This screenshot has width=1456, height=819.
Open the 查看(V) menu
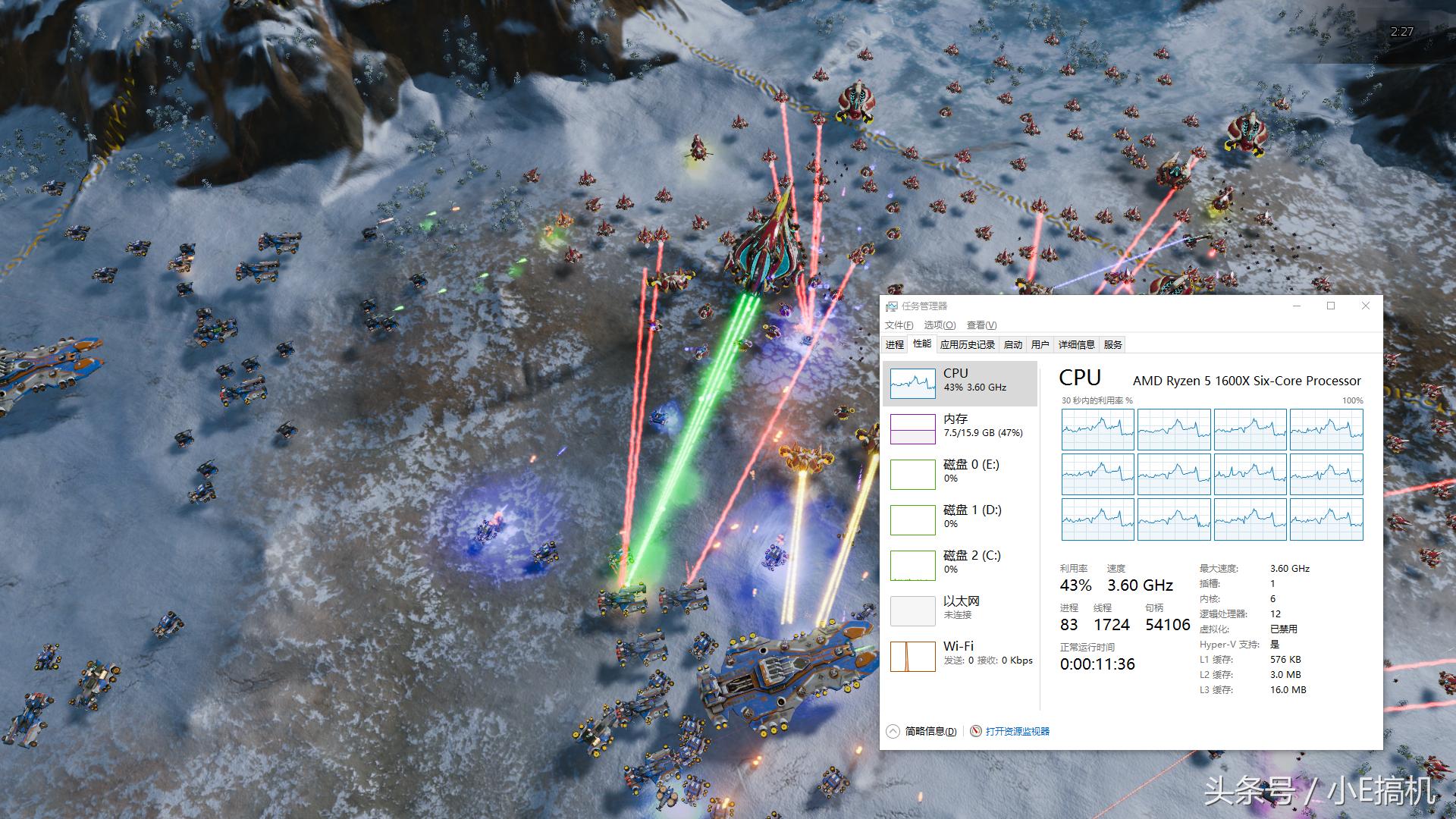click(x=984, y=325)
